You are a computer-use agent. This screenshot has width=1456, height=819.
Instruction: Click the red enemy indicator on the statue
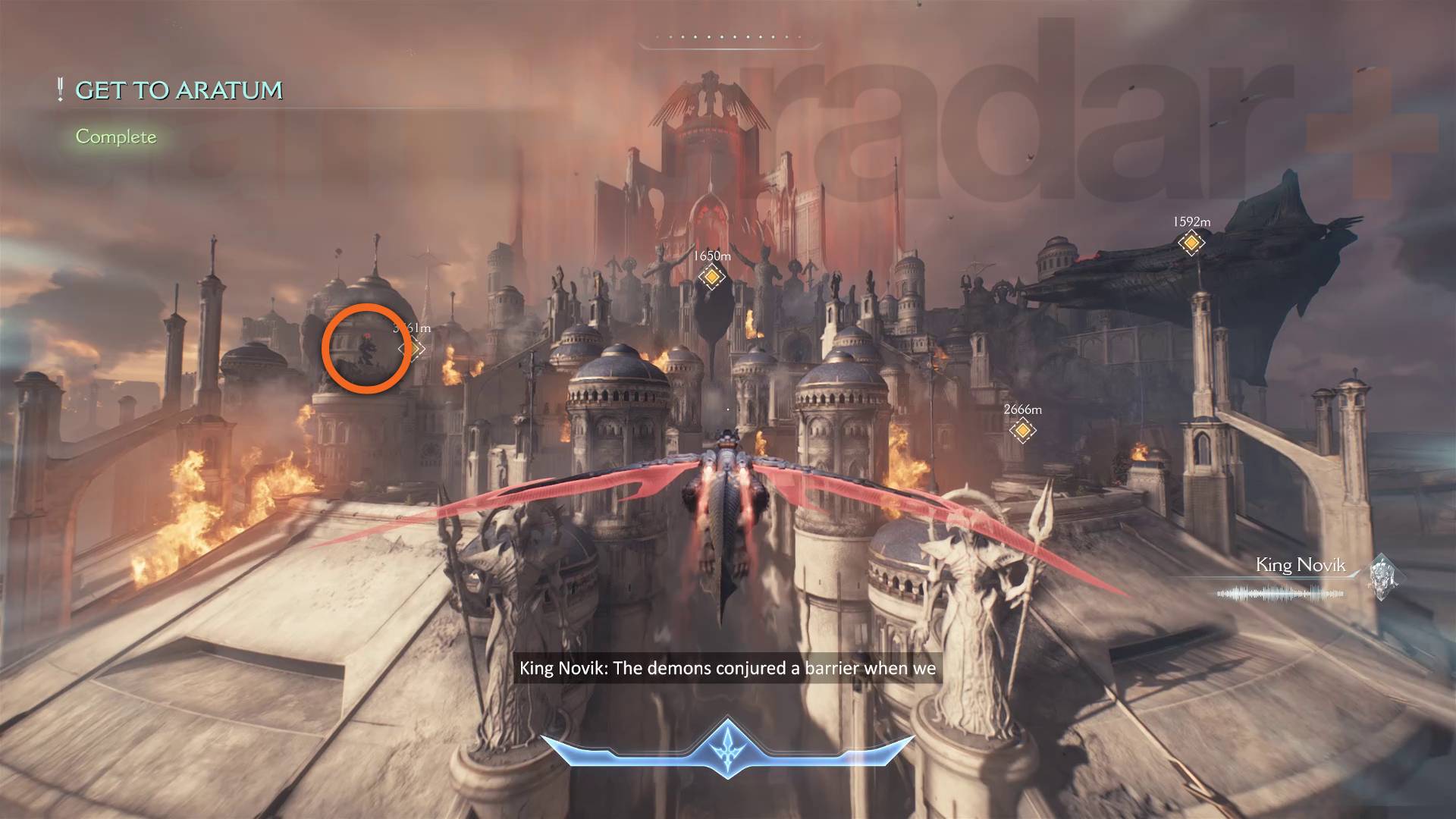click(367, 335)
